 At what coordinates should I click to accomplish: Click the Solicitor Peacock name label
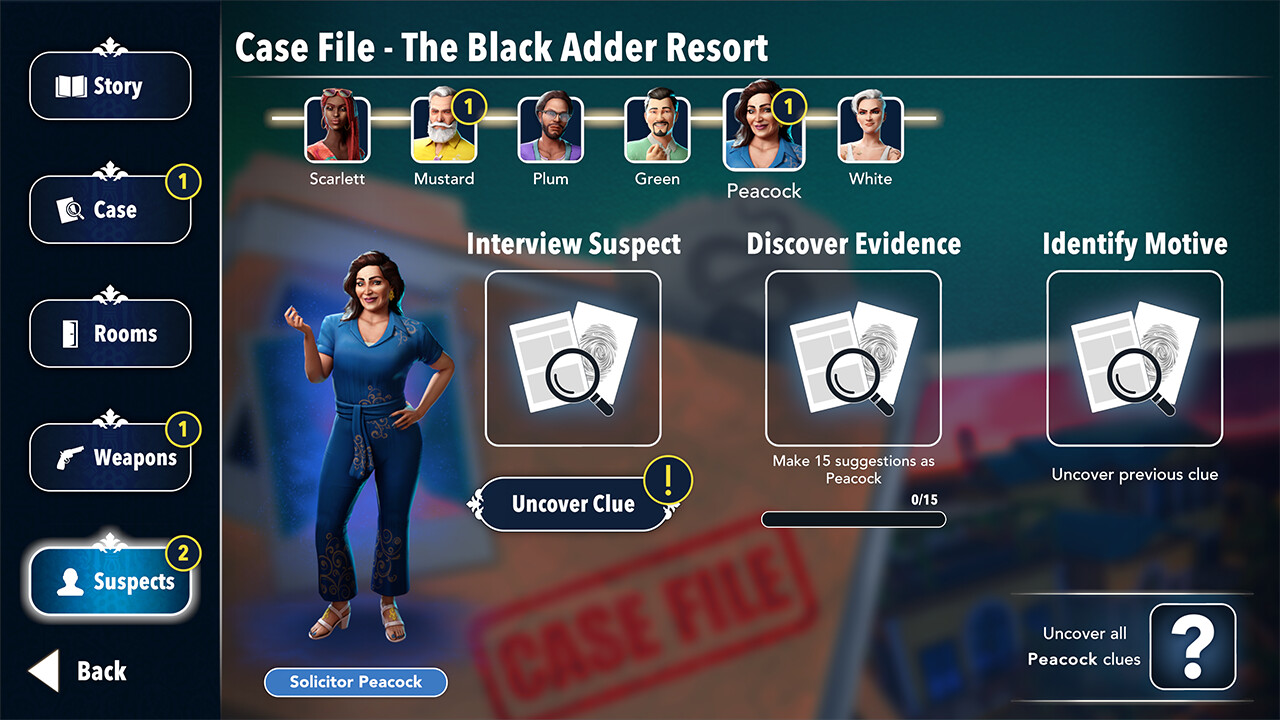(355, 682)
